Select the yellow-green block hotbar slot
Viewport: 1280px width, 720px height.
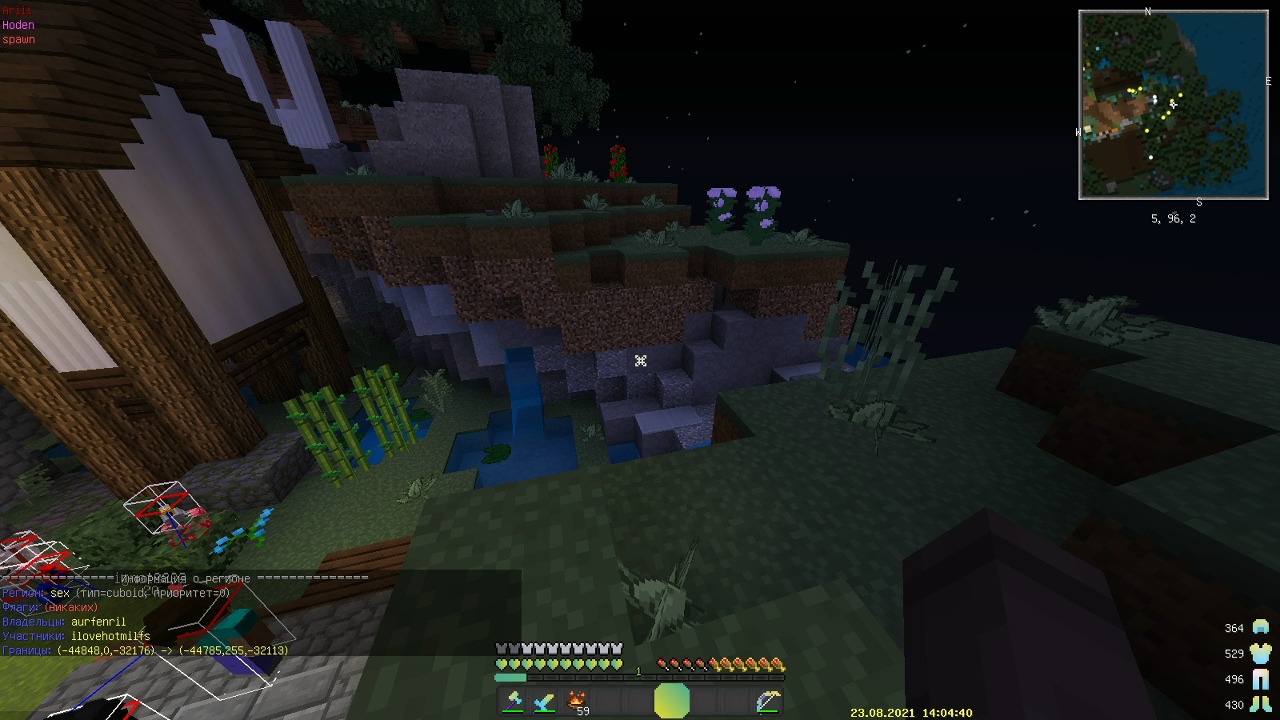pos(672,701)
